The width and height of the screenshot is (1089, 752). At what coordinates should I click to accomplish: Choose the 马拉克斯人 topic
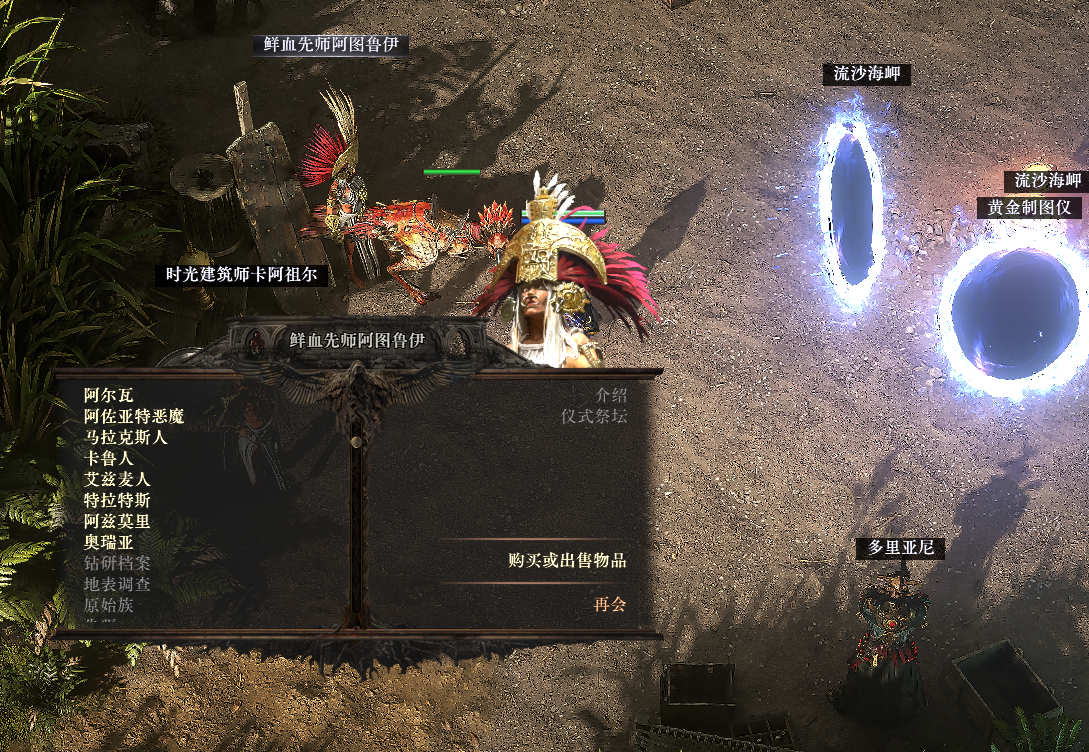point(126,437)
